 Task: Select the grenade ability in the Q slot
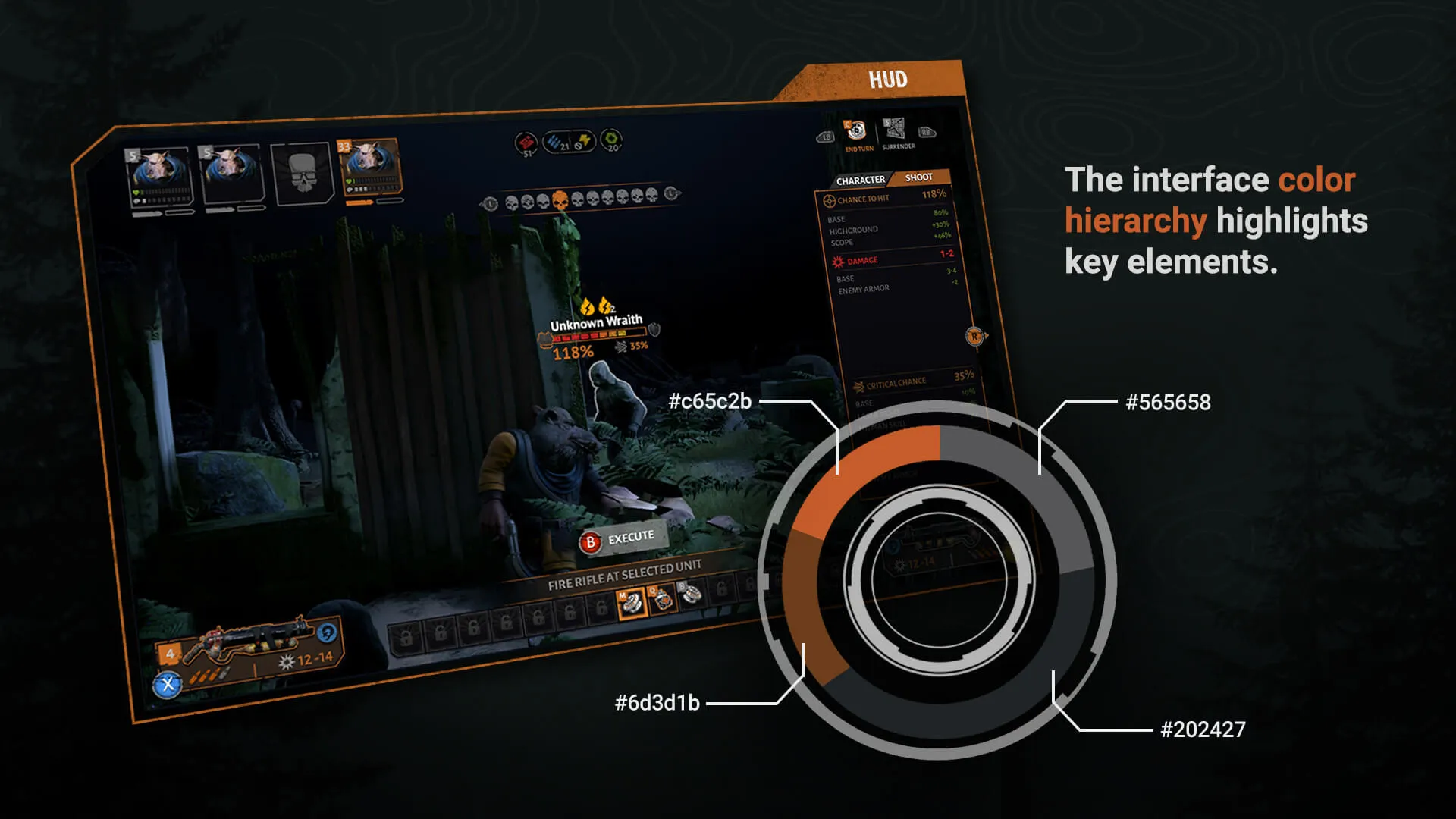coord(664,599)
